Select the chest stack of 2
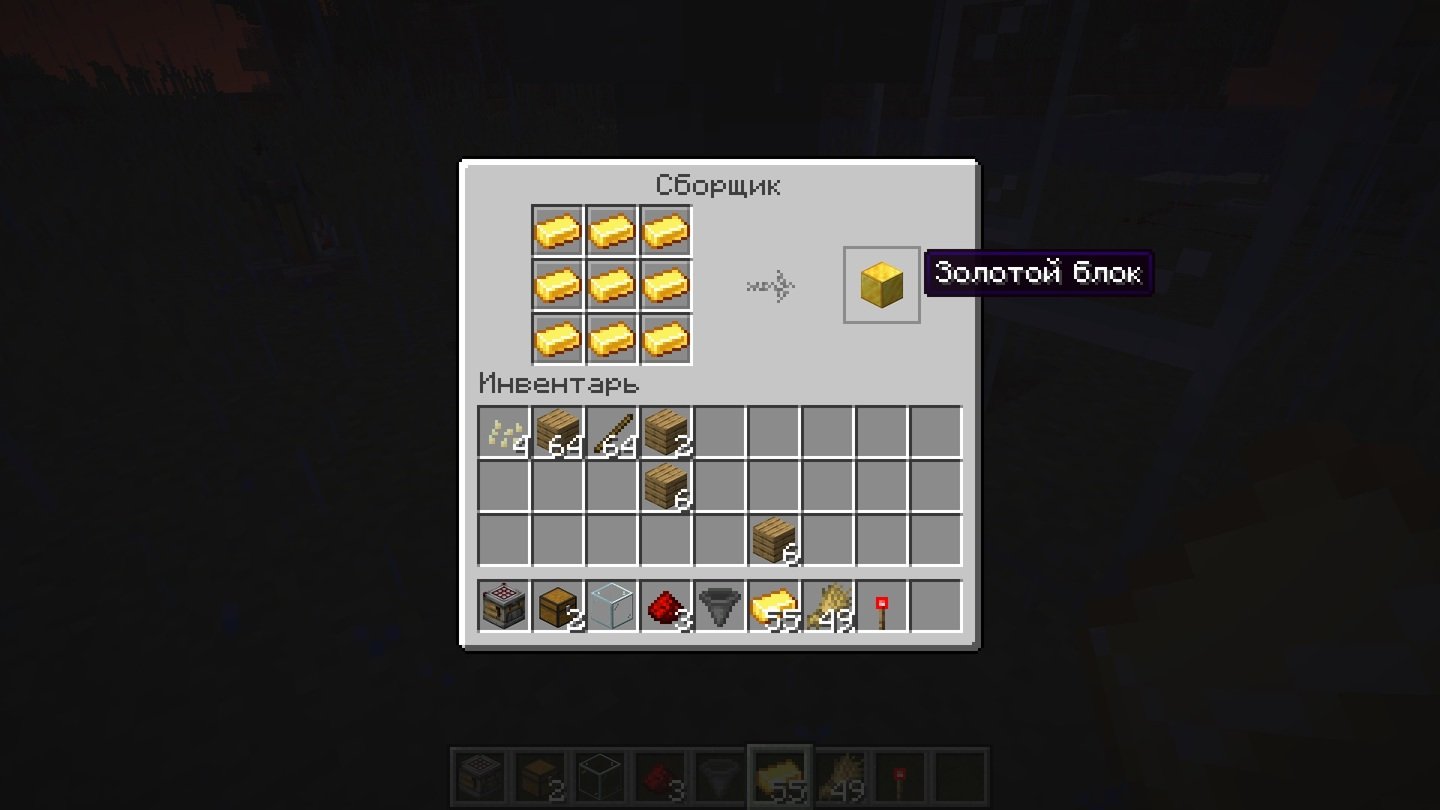The height and width of the screenshot is (810, 1440). click(558, 607)
